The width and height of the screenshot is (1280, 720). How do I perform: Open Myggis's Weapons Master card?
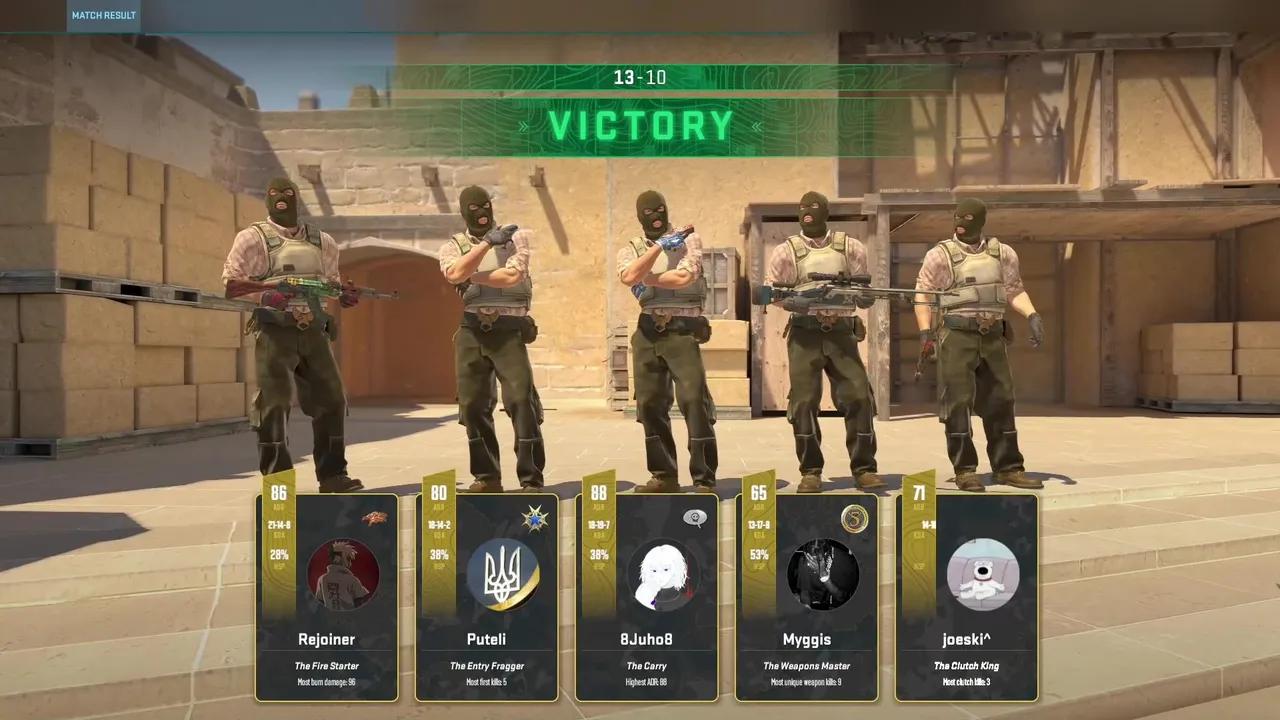click(x=807, y=640)
